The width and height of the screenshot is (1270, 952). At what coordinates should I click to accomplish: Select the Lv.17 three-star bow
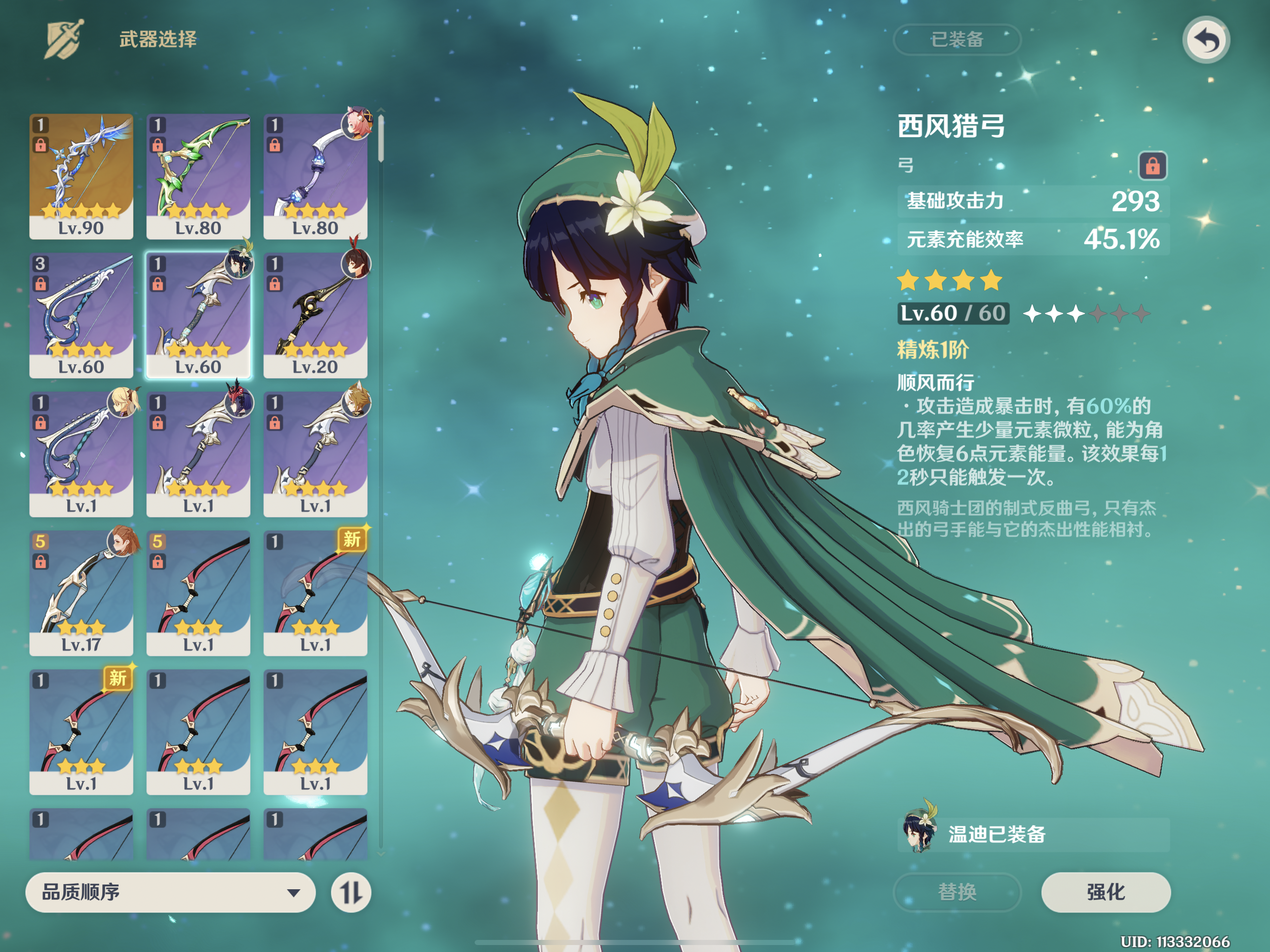81,593
